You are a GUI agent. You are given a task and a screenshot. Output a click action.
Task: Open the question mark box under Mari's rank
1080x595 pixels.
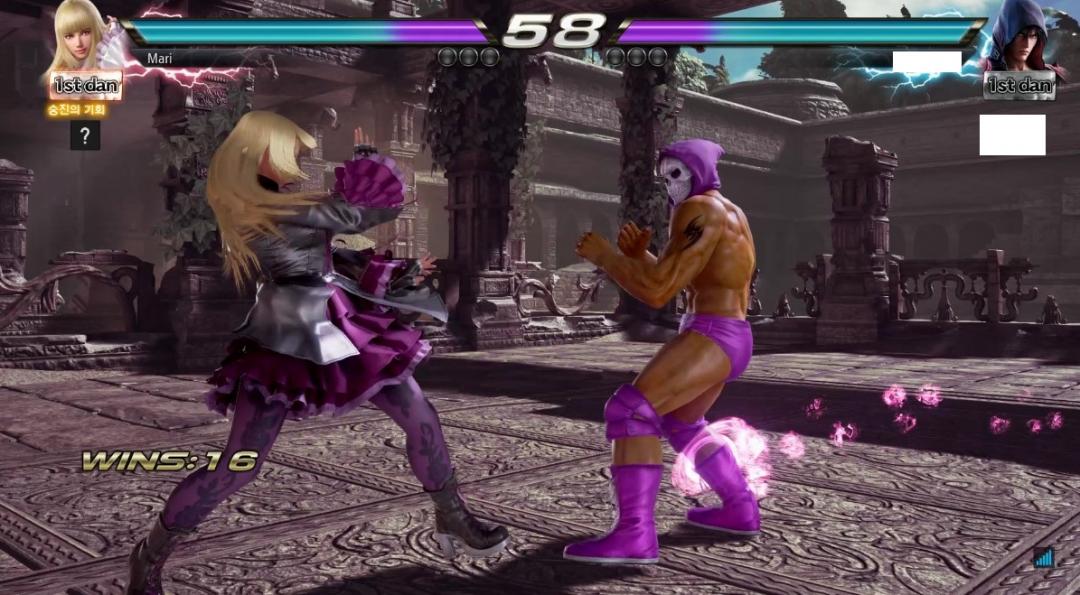(x=85, y=135)
